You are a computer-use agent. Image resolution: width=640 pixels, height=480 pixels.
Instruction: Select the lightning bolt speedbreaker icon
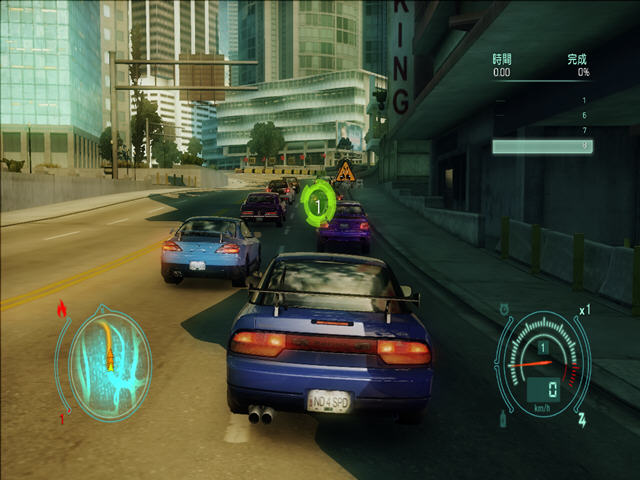point(582,420)
